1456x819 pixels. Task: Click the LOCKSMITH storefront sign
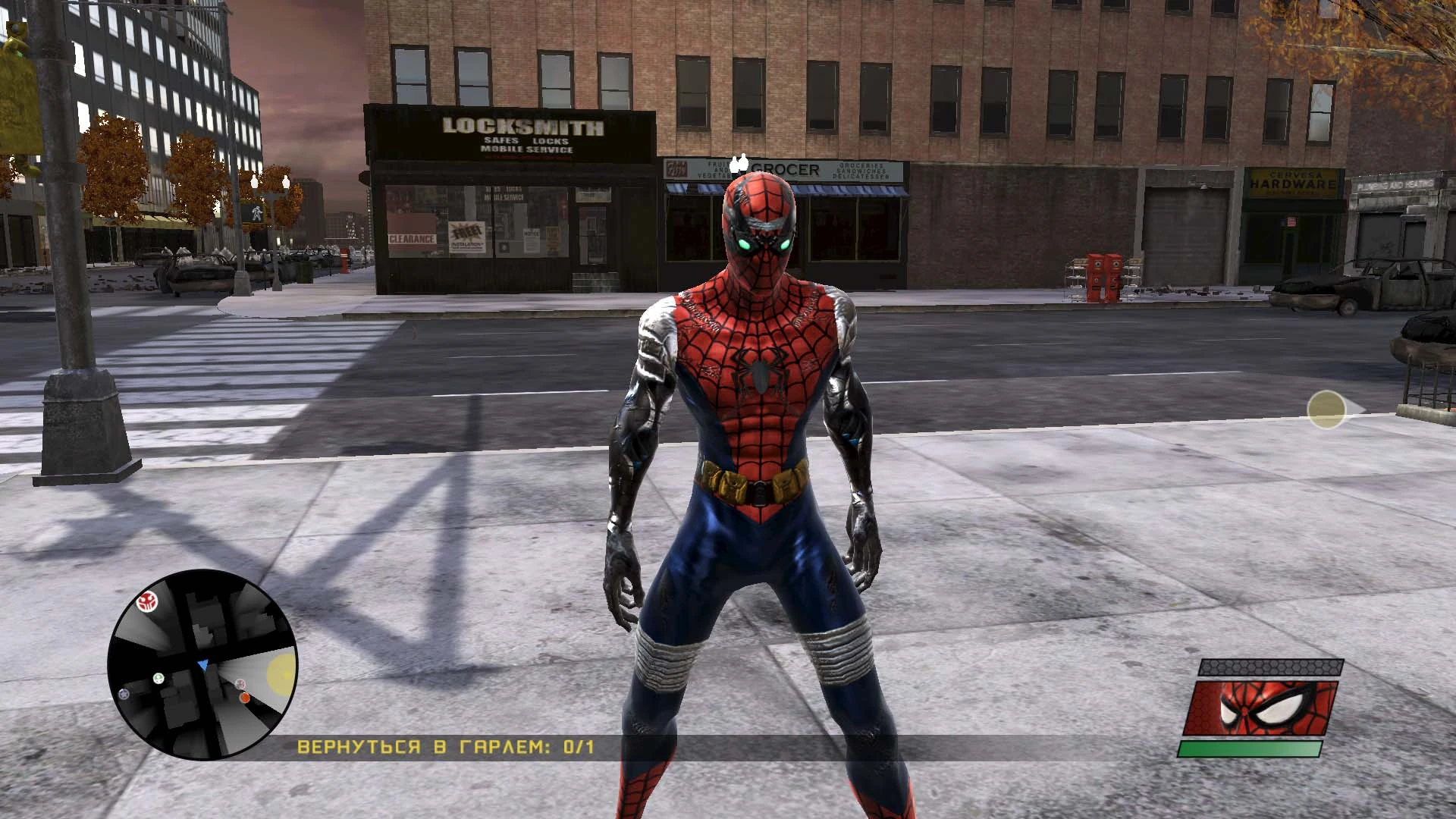(522, 125)
